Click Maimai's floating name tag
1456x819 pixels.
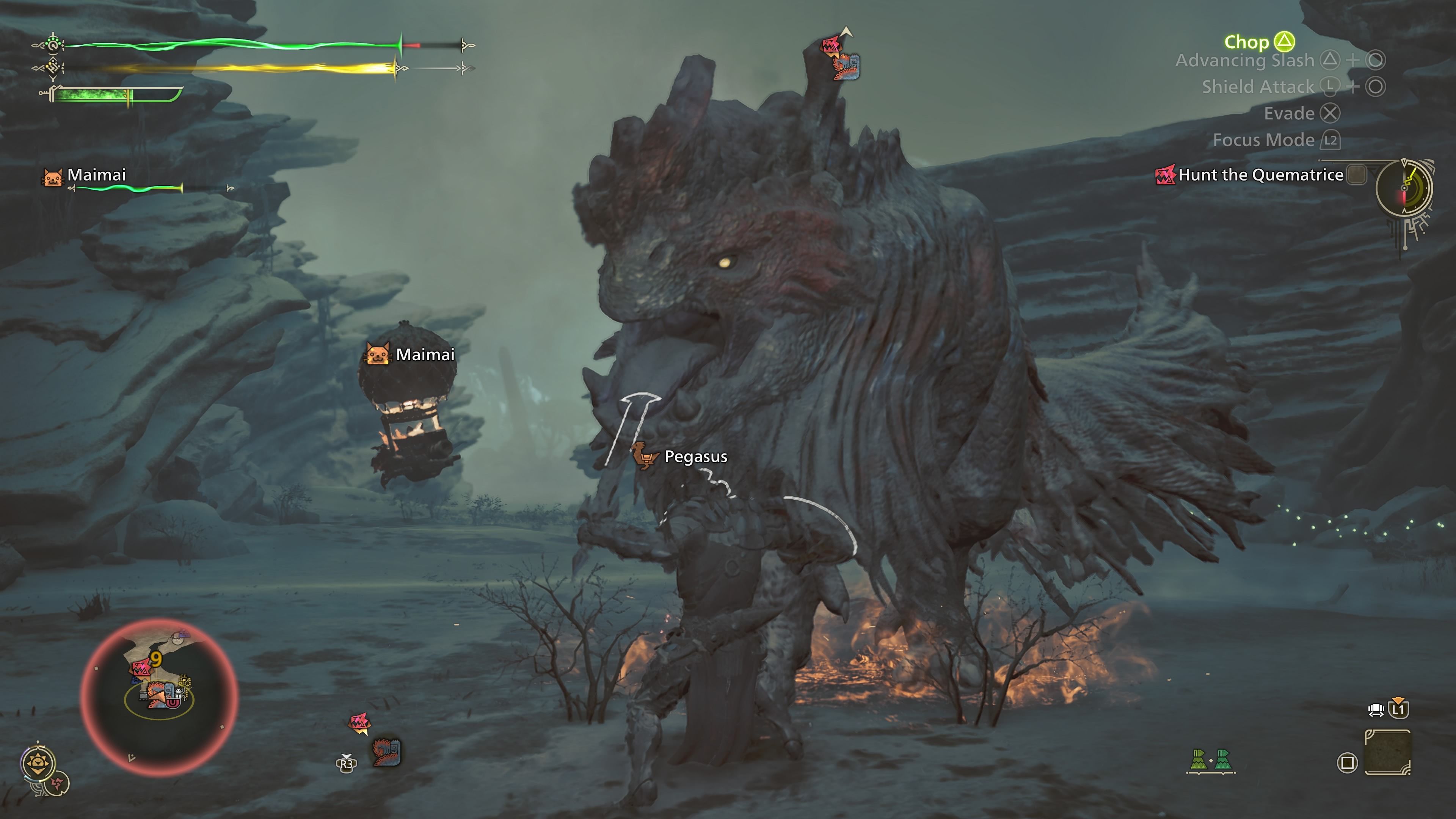(x=425, y=355)
